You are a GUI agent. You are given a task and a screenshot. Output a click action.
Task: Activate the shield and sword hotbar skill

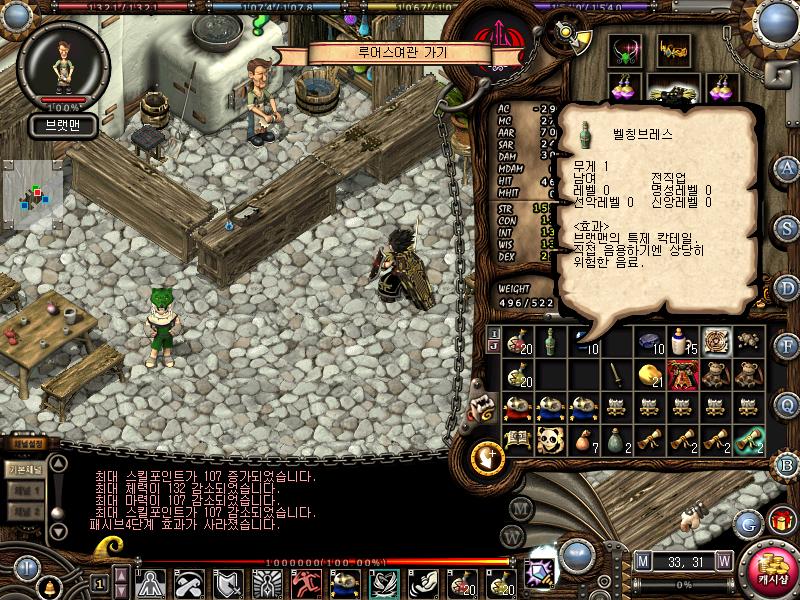pyautogui.click(x=226, y=582)
